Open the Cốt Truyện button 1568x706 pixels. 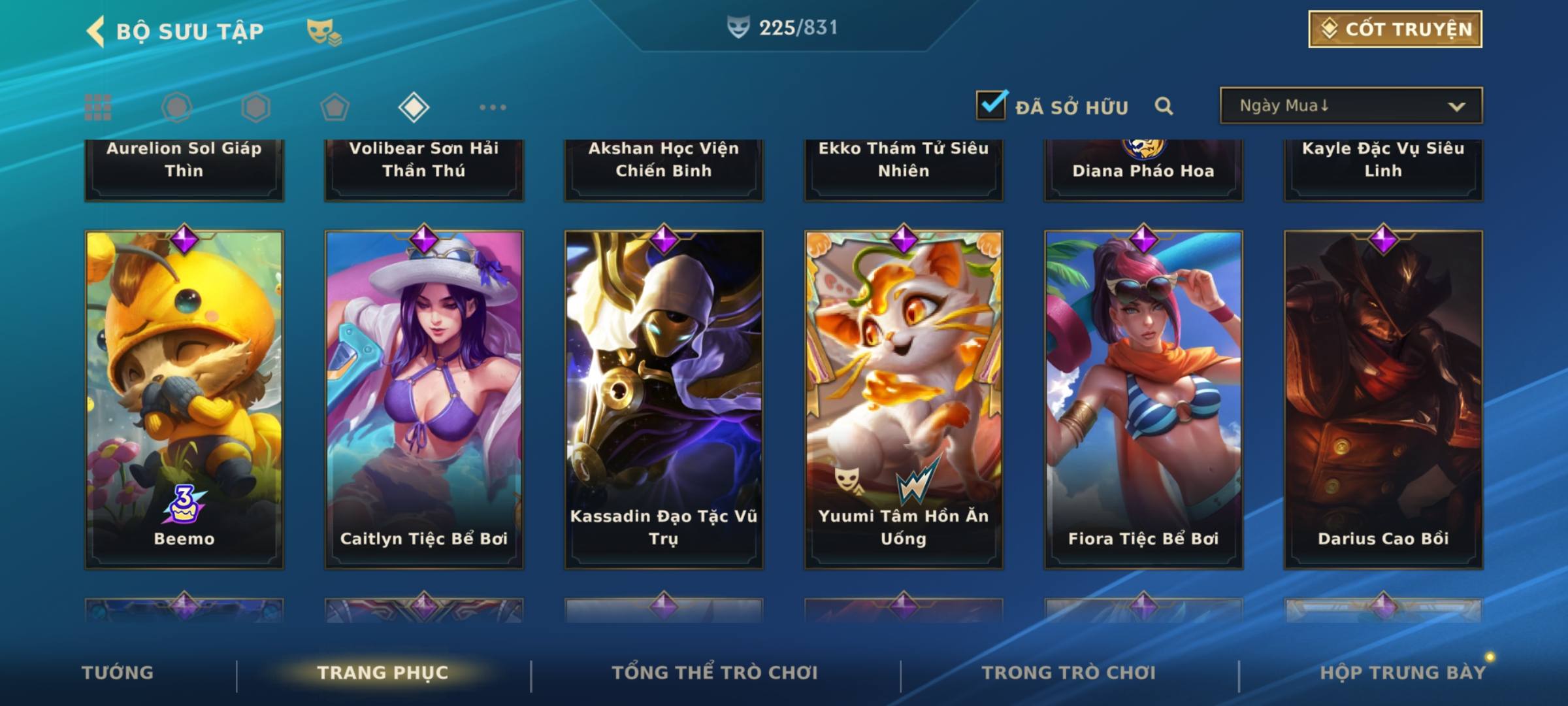tap(1395, 29)
